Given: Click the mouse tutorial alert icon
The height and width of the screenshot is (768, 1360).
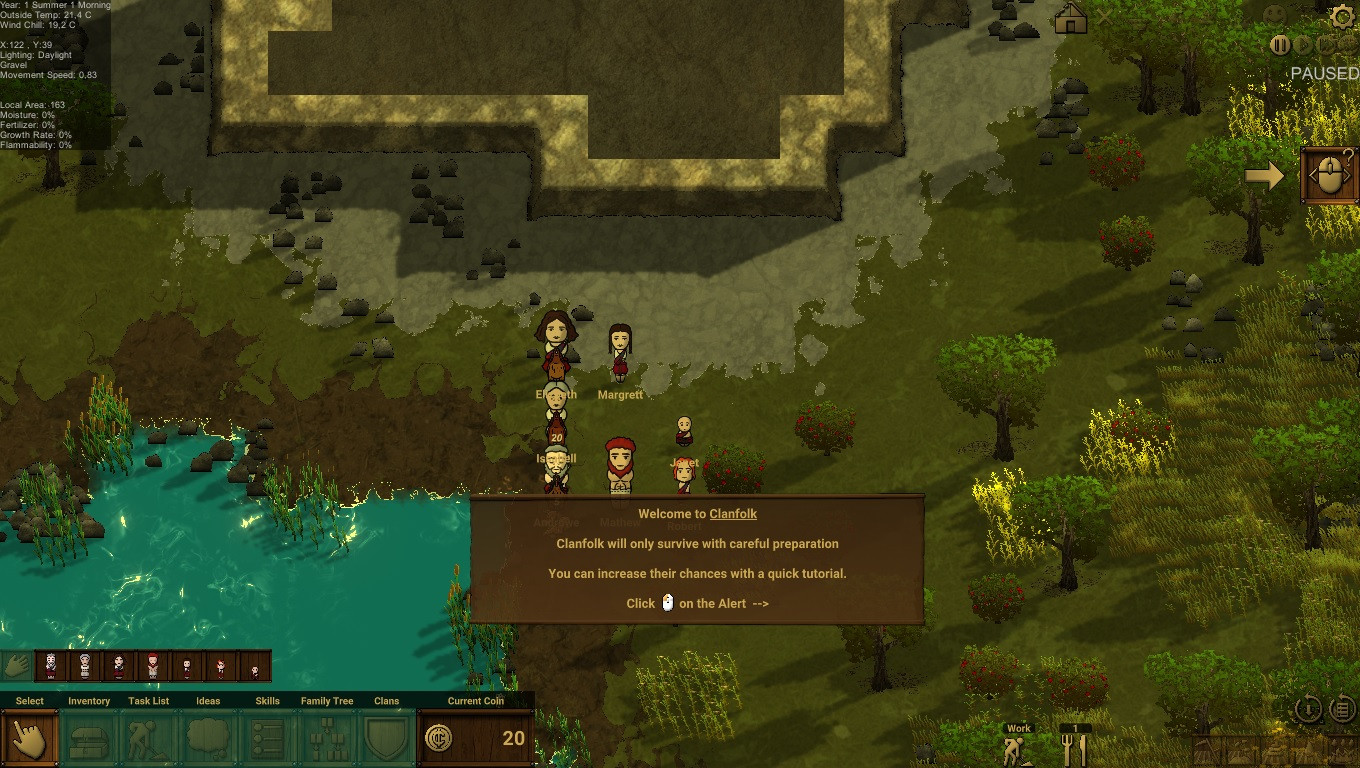Looking at the screenshot, I should 1329,176.
